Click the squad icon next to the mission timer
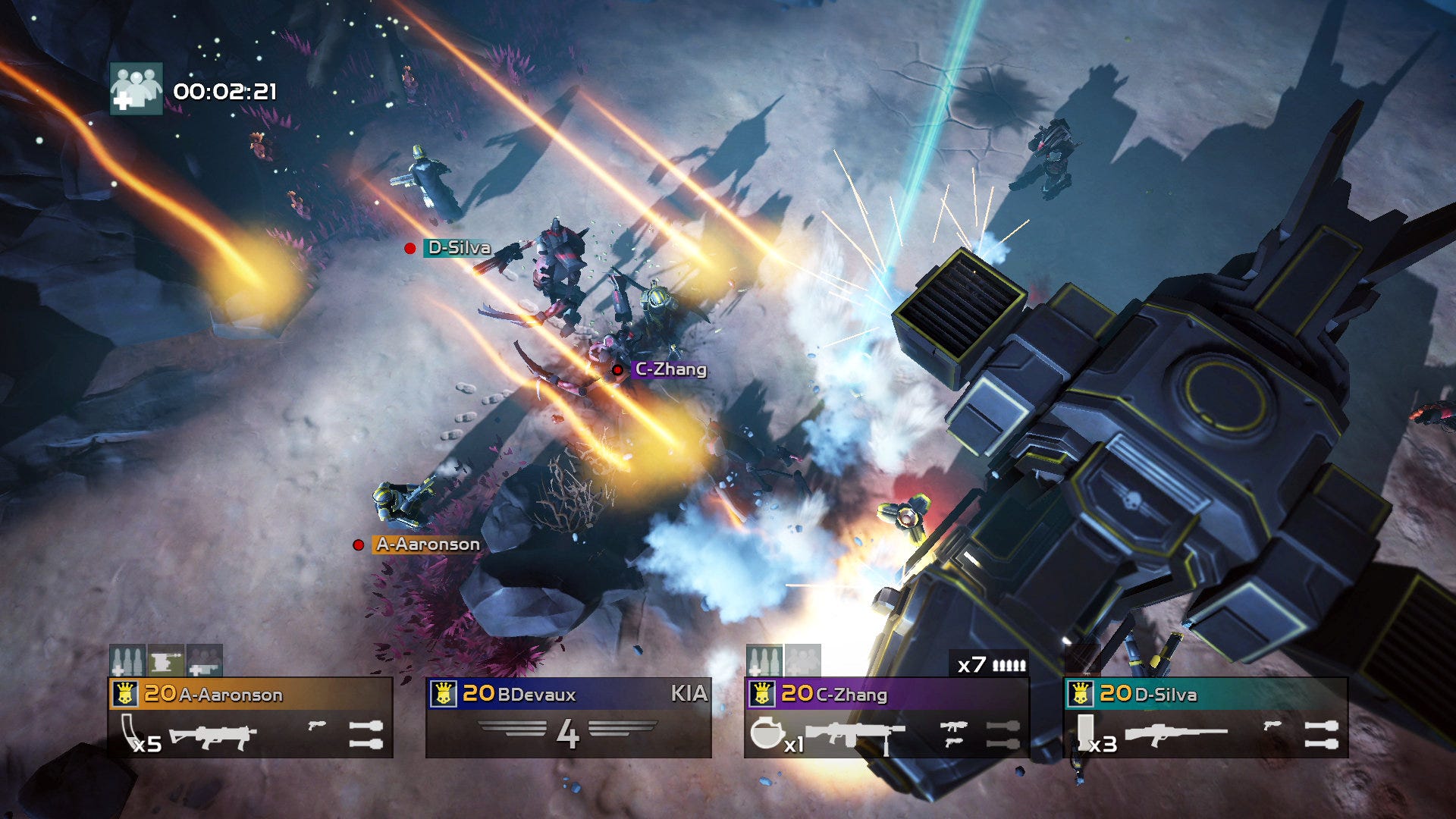The width and height of the screenshot is (1456, 819). point(136,88)
